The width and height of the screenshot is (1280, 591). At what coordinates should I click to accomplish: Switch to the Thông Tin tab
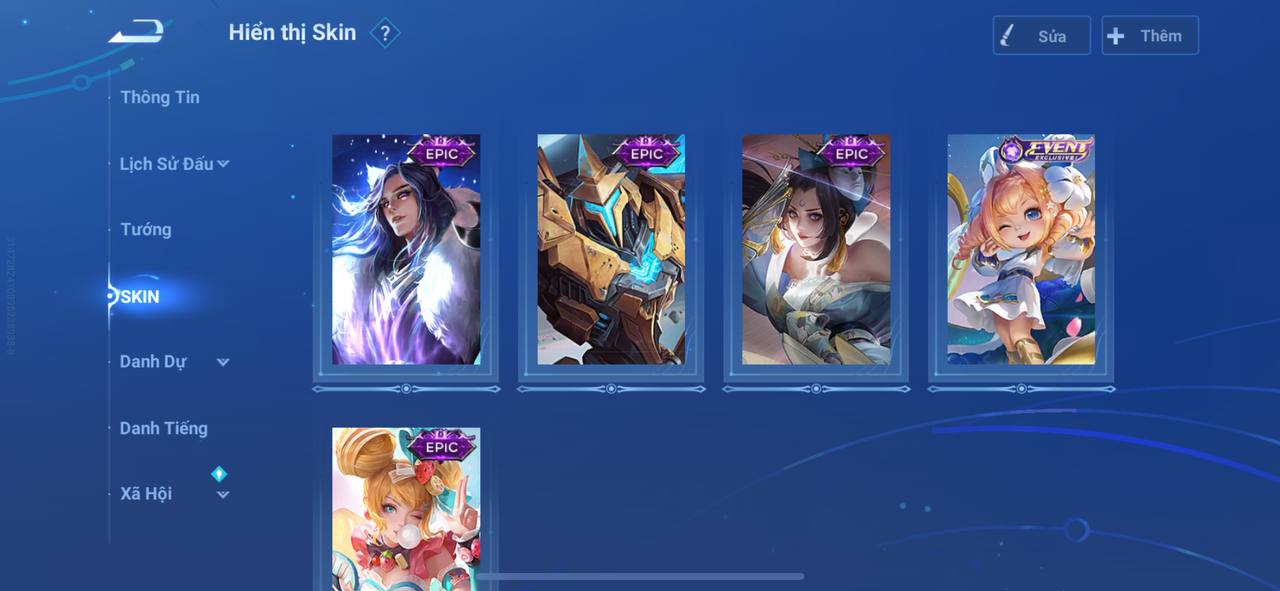point(160,97)
